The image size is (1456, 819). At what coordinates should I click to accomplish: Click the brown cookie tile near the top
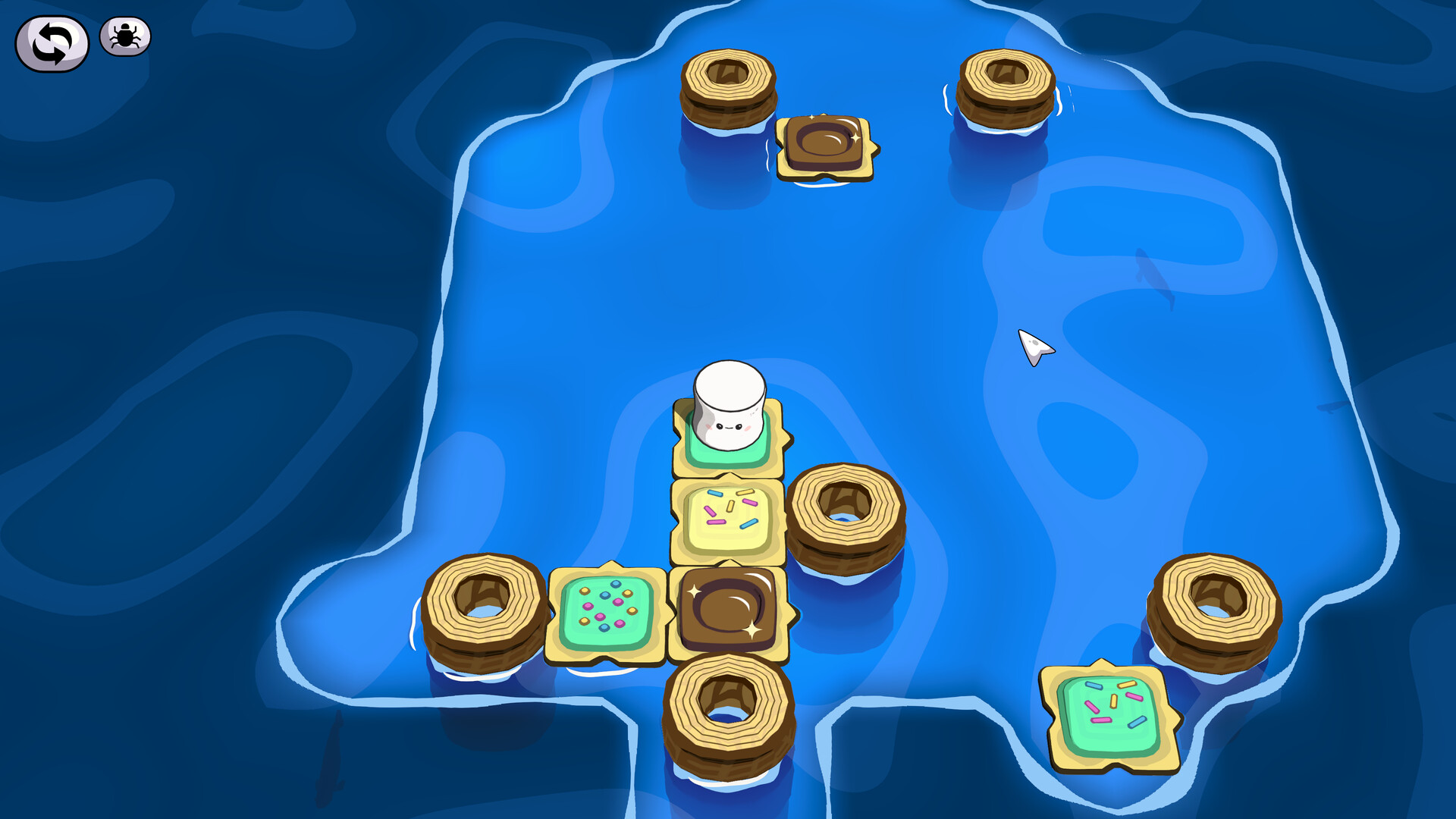(827, 143)
